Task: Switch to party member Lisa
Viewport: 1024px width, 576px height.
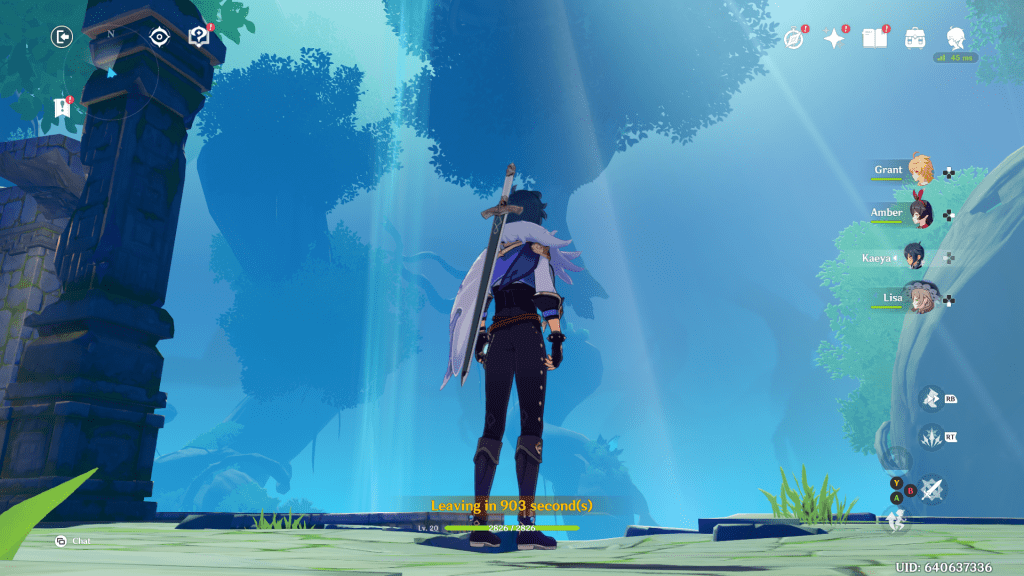Action: coord(919,298)
